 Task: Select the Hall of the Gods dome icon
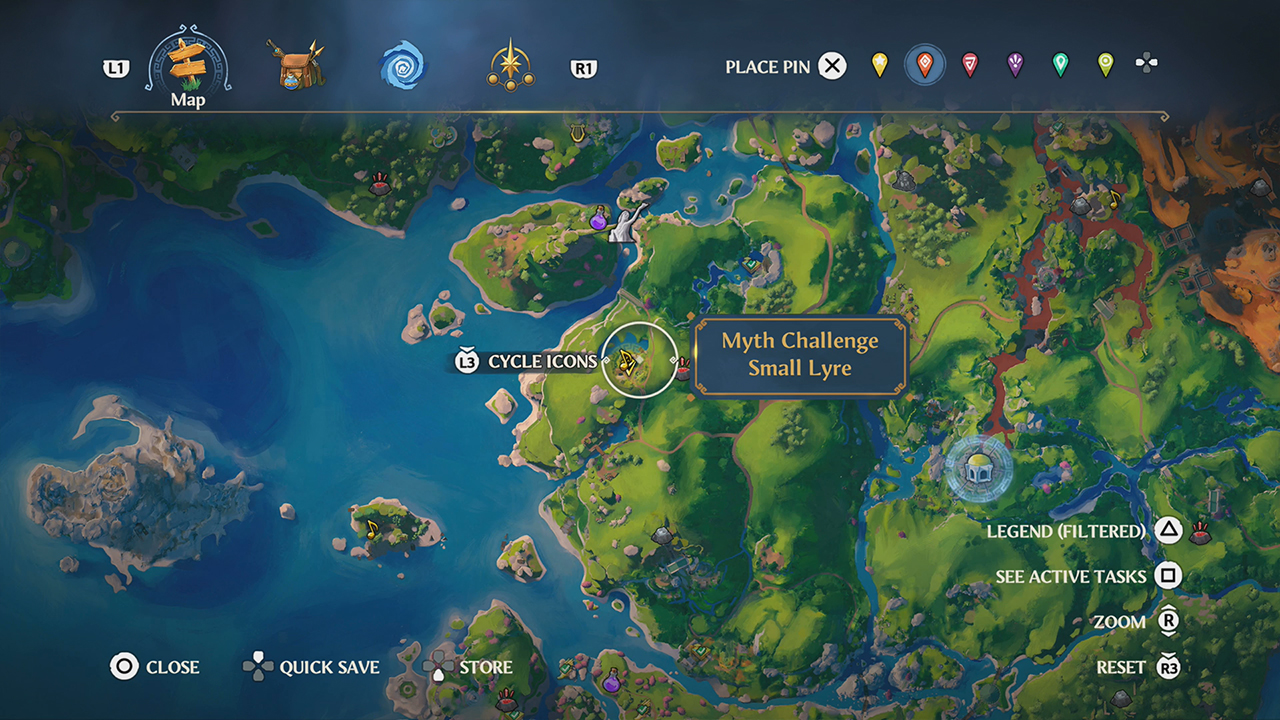[x=977, y=466]
